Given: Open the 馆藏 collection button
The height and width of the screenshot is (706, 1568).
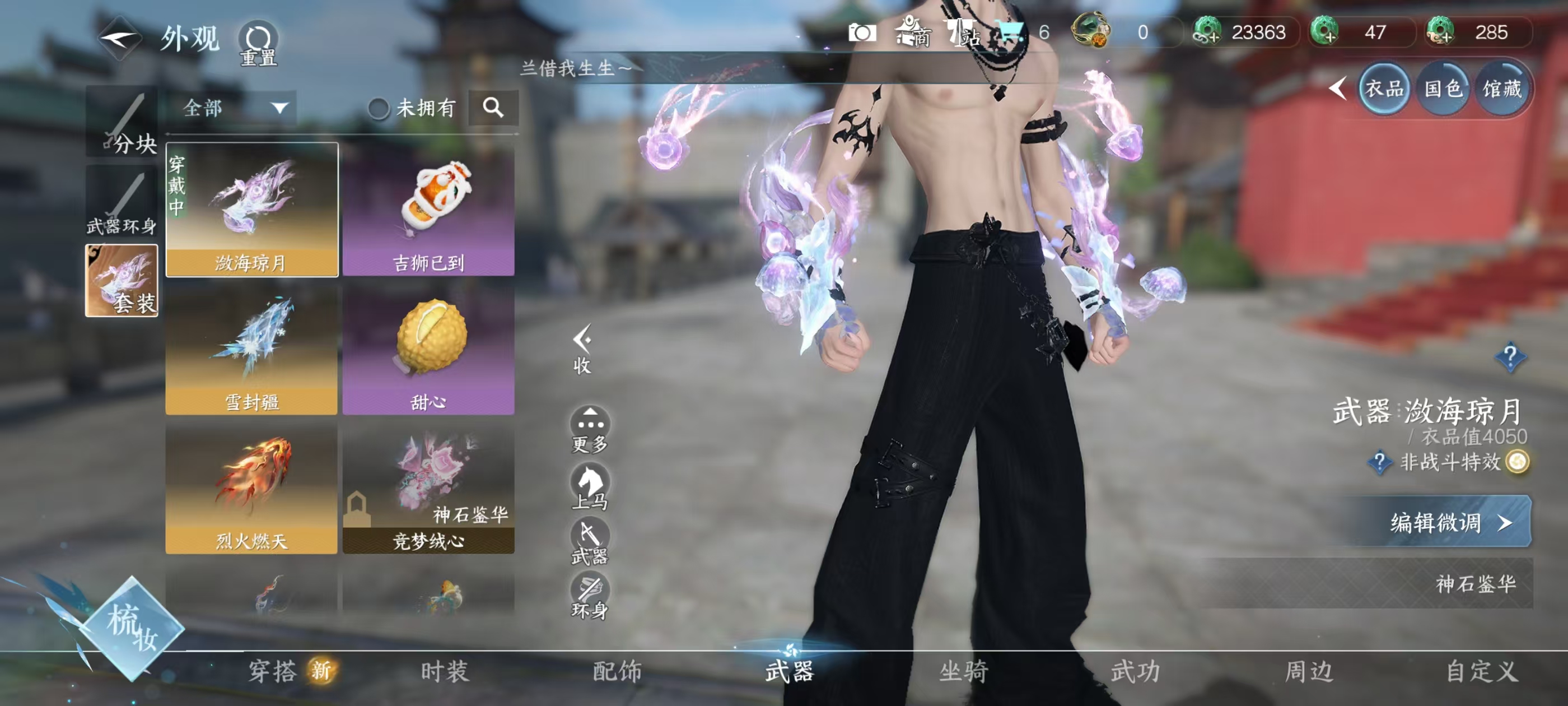Looking at the screenshot, I should 1502,90.
